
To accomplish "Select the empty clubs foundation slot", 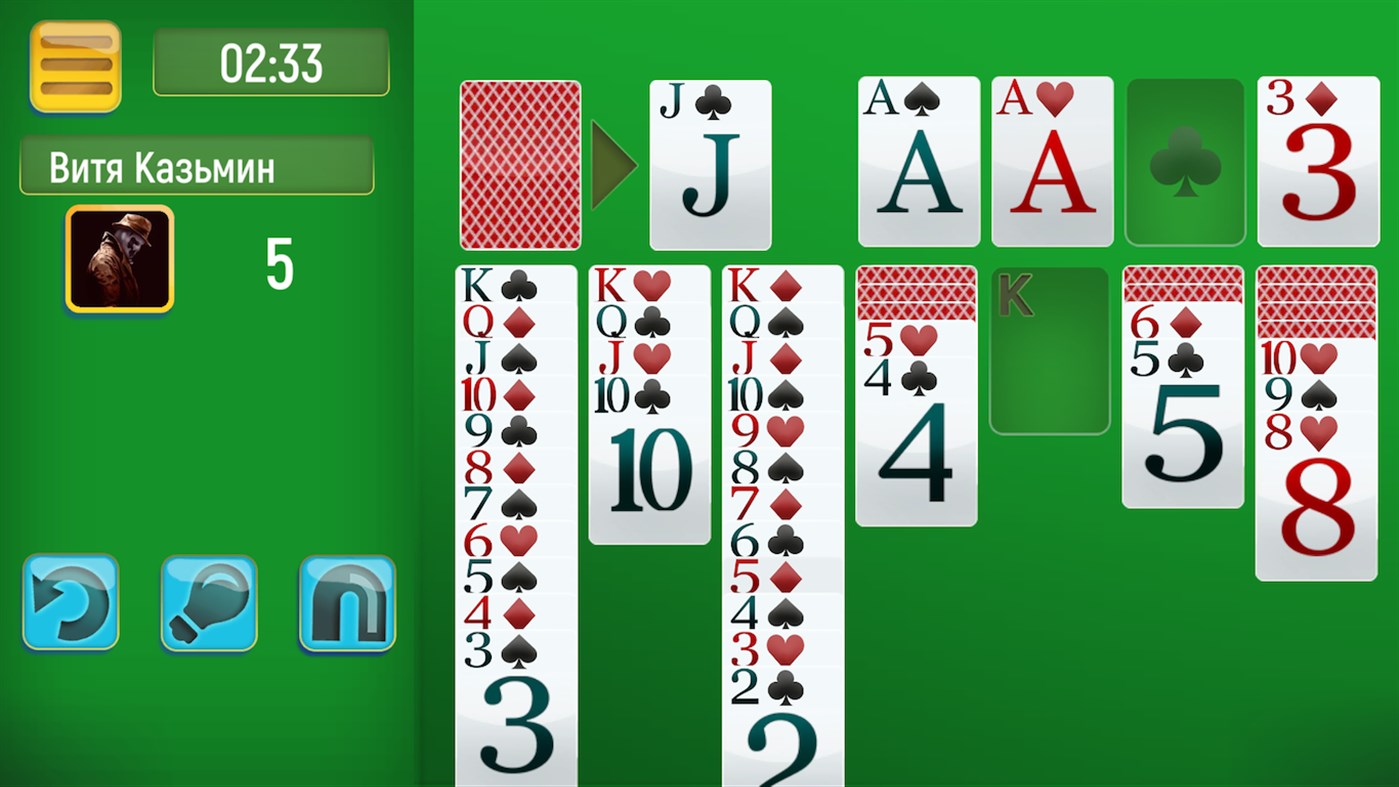I will (x=1184, y=162).
